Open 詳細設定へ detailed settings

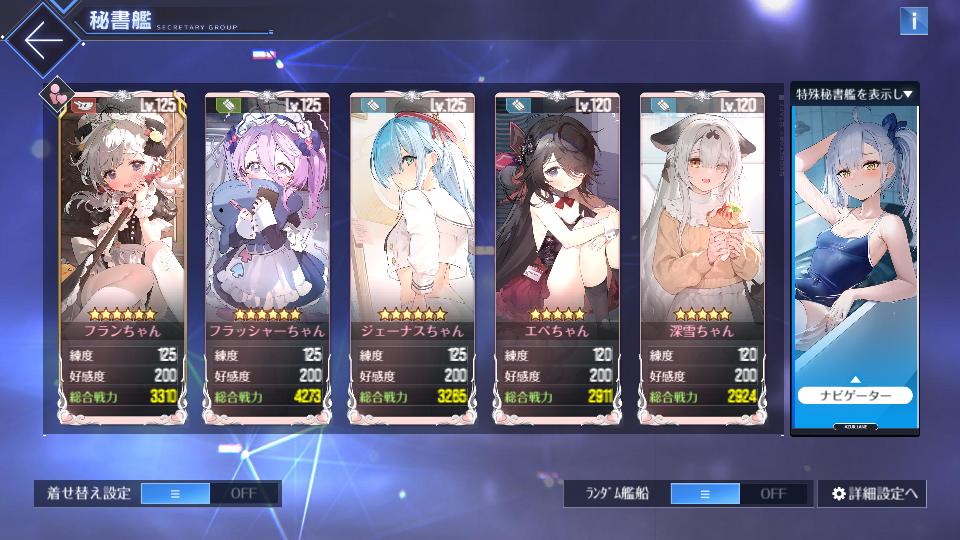pos(872,493)
